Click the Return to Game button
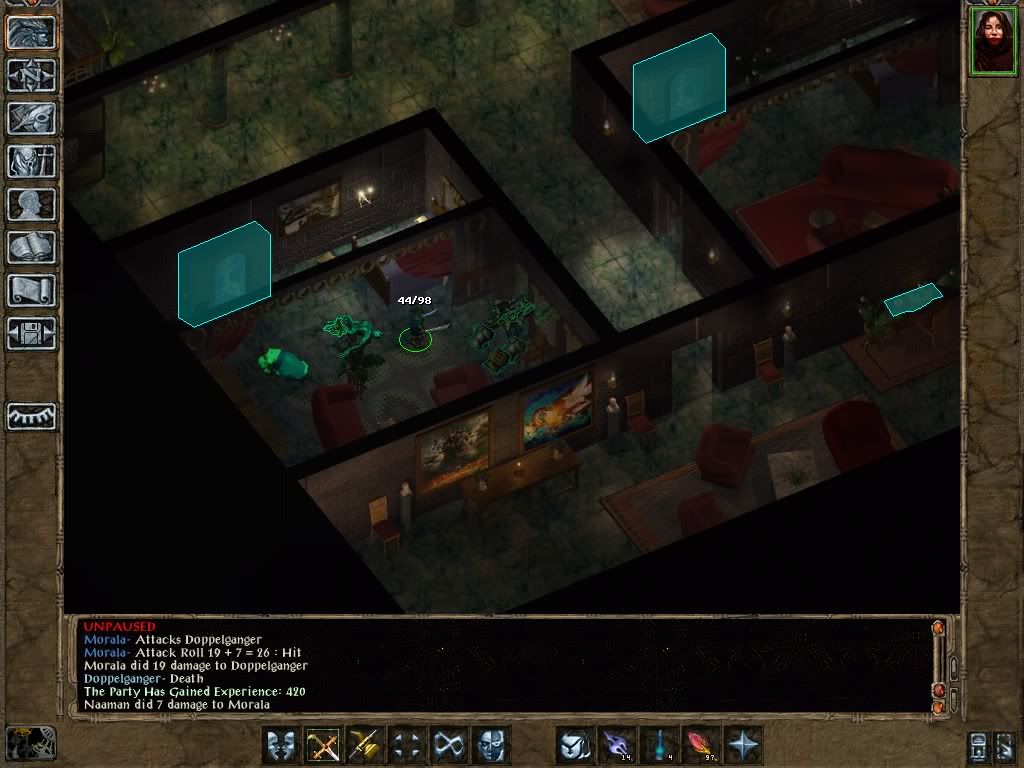This screenshot has height=768, width=1024. coord(31,32)
